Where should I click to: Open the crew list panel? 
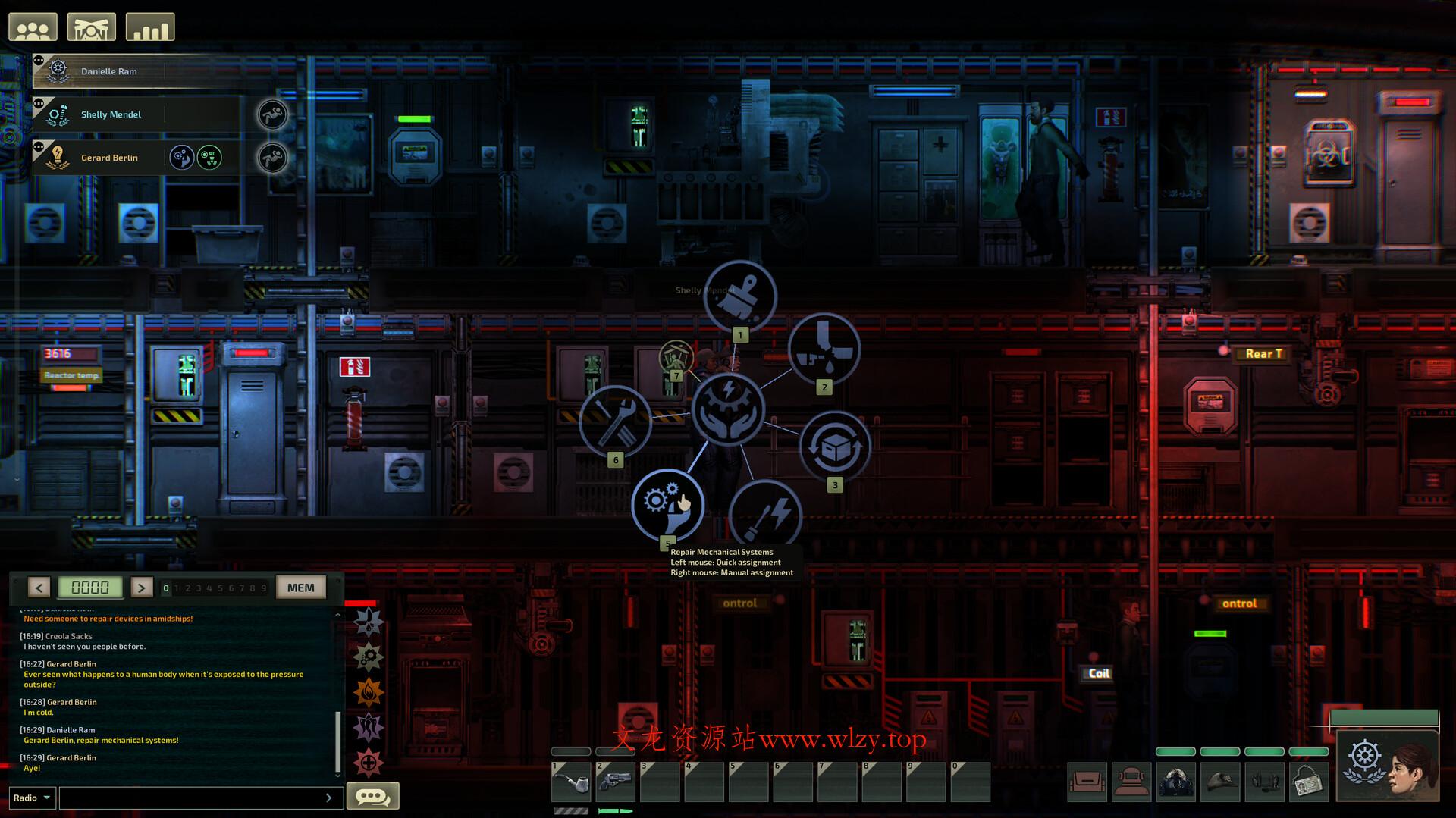tap(33, 27)
